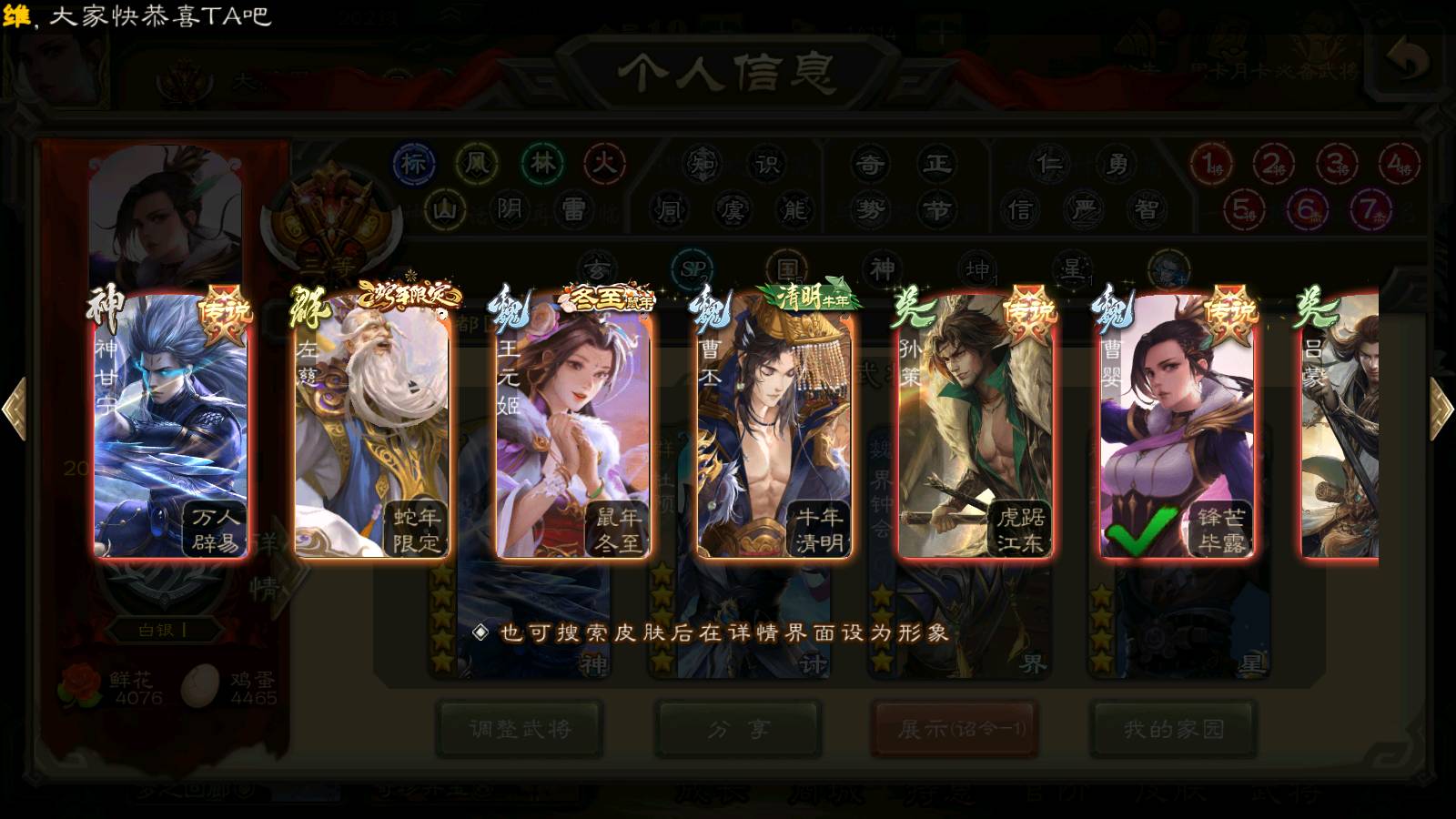The image size is (1456, 819).
Task: Choose the 神 category filter
Action: tap(883, 269)
